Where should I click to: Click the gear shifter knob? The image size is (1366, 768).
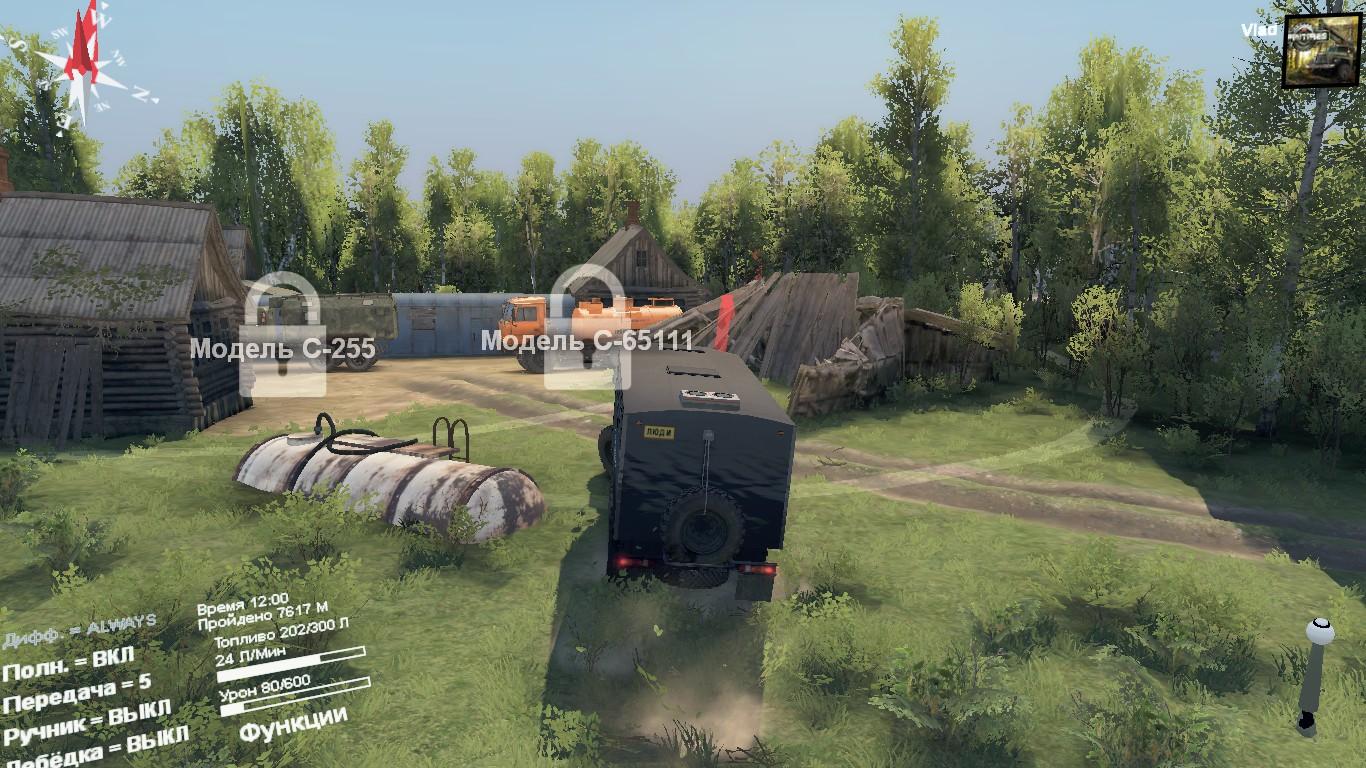pos(1319,632)
